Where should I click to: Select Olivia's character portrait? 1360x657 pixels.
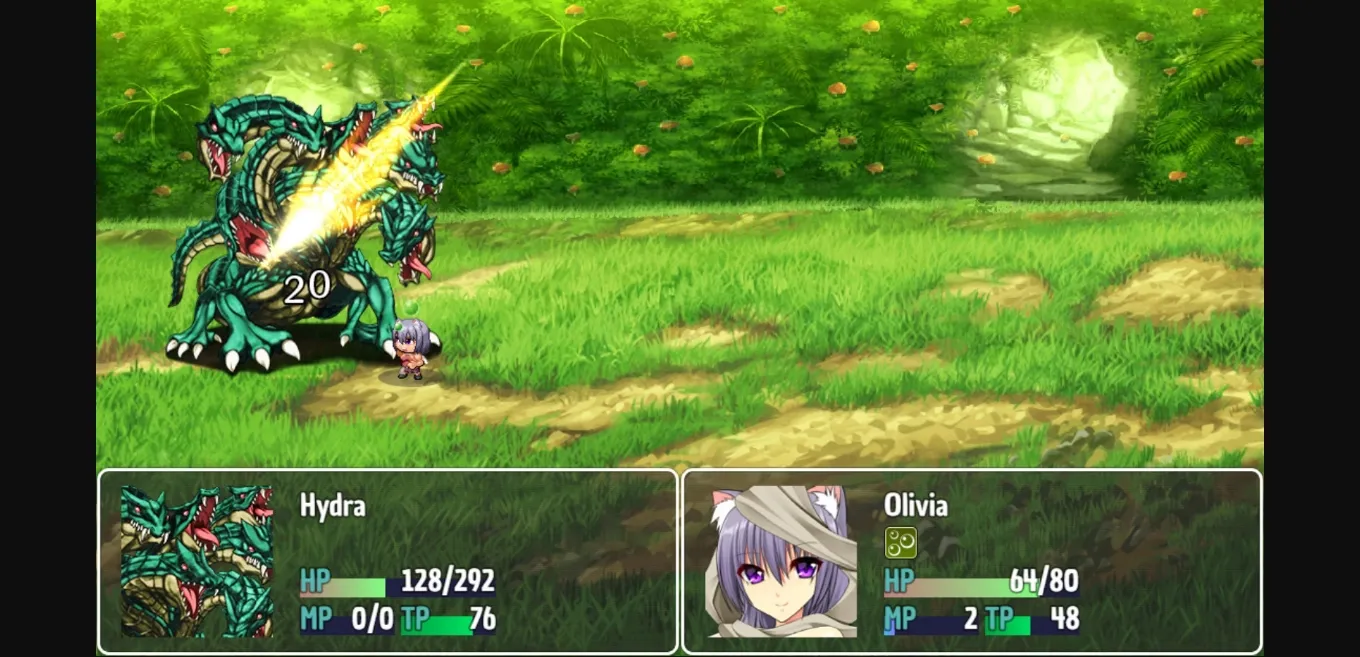783,561
